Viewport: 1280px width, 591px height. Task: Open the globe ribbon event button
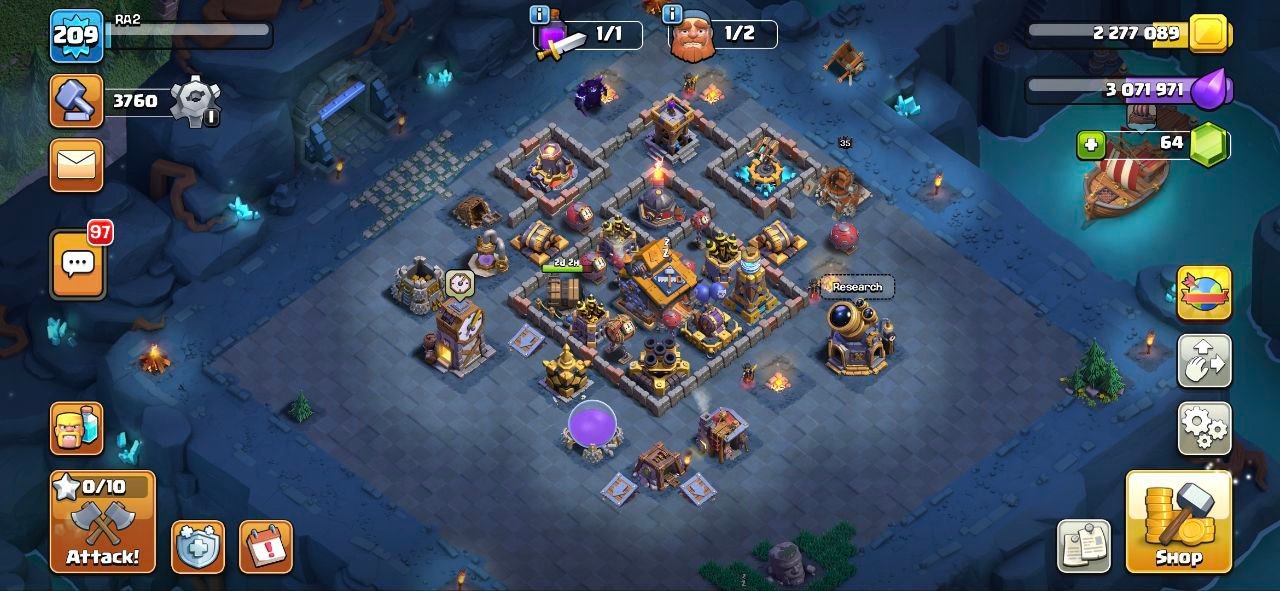pyautogui.click(x=1204, y=293)
